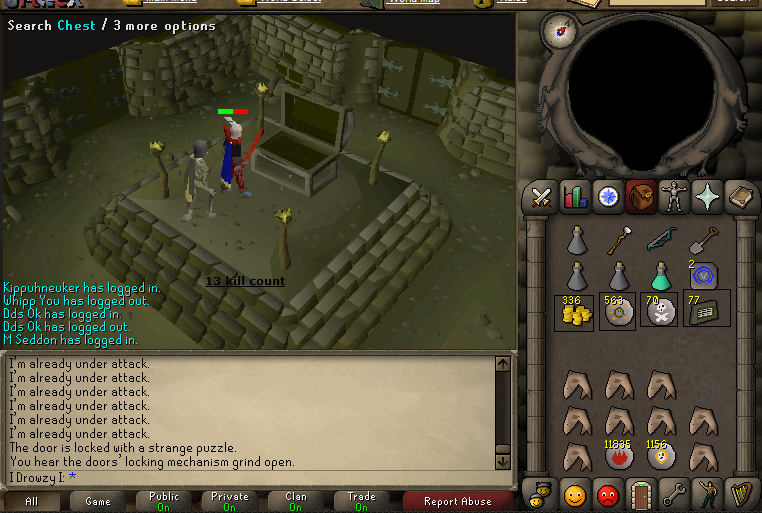Open the Combat Options tab

(x=543, y=197)
